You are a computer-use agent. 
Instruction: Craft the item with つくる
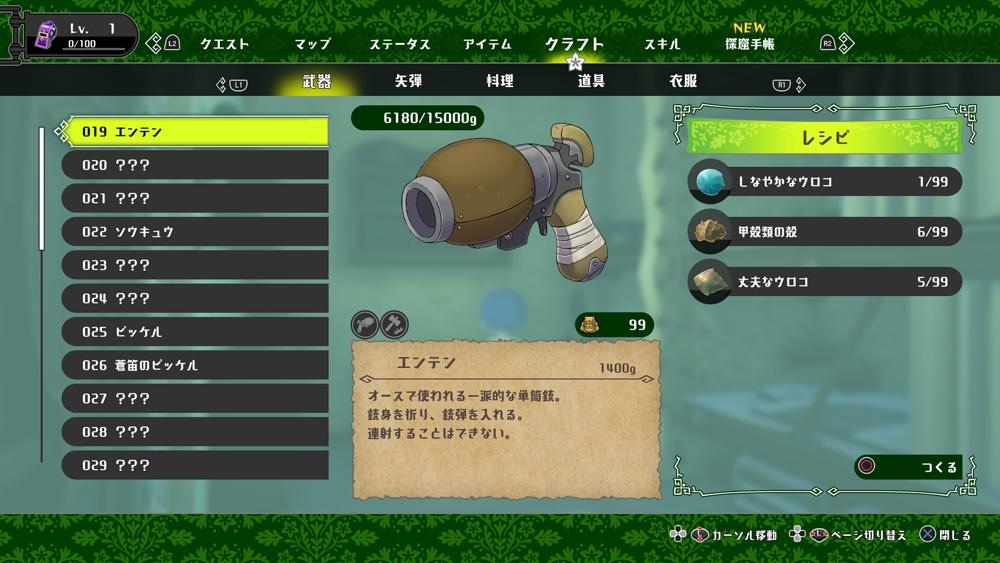click(x=908, y=467)
